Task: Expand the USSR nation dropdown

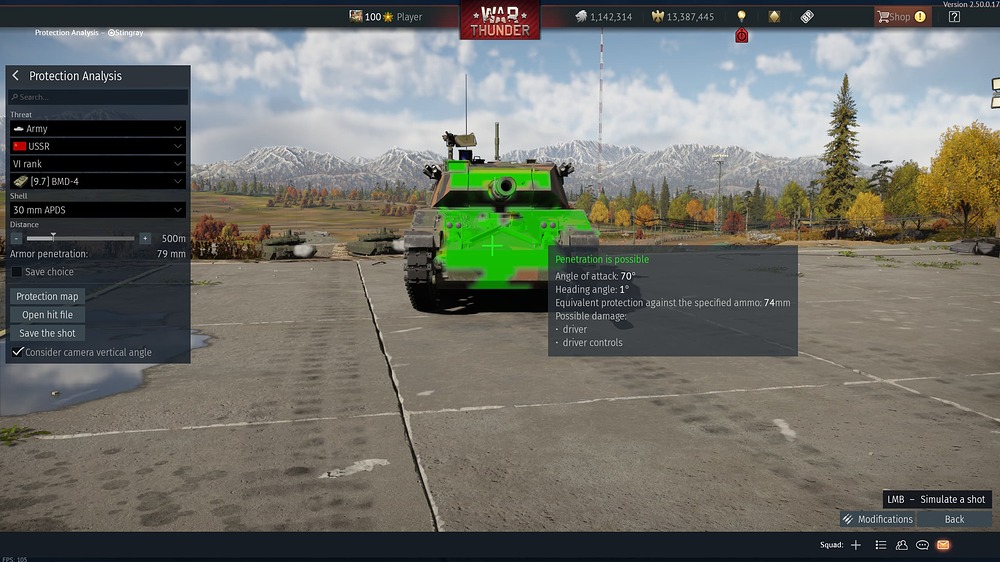Action: (98, 146)
